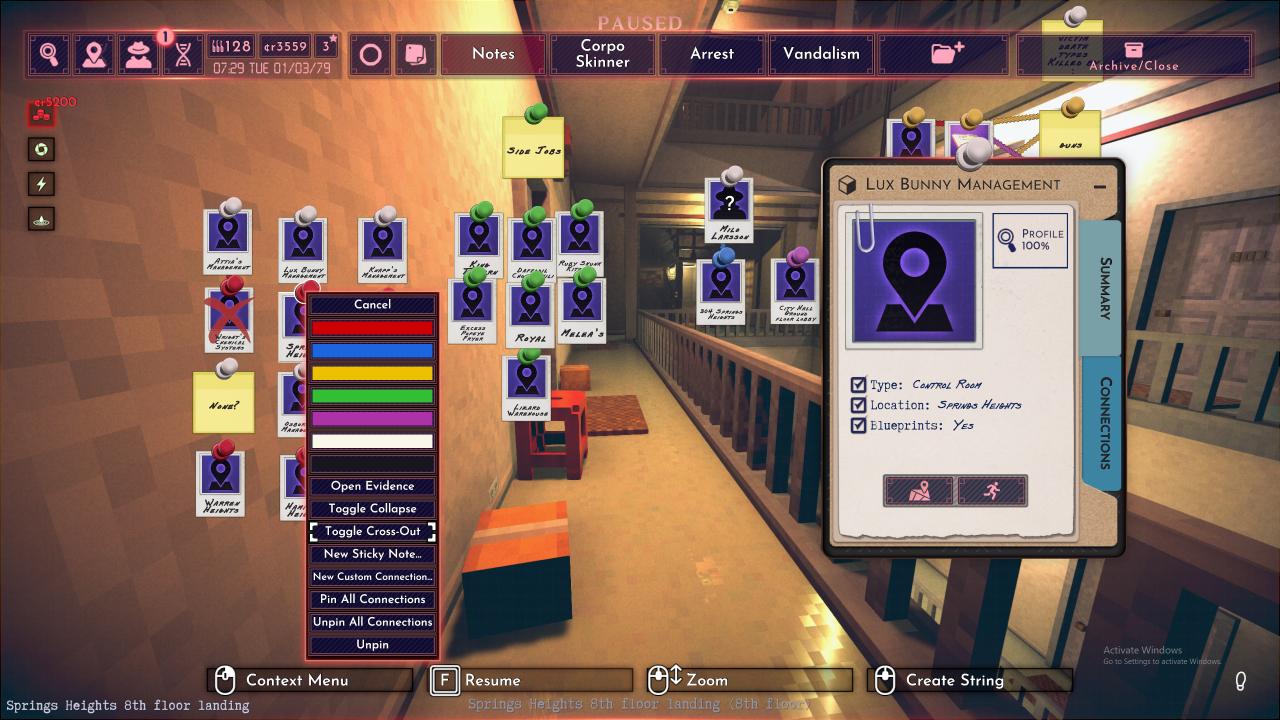This screenshot has height=720, width=1280.
Task: Select Pin All Connections
Action: coord(372,599)
